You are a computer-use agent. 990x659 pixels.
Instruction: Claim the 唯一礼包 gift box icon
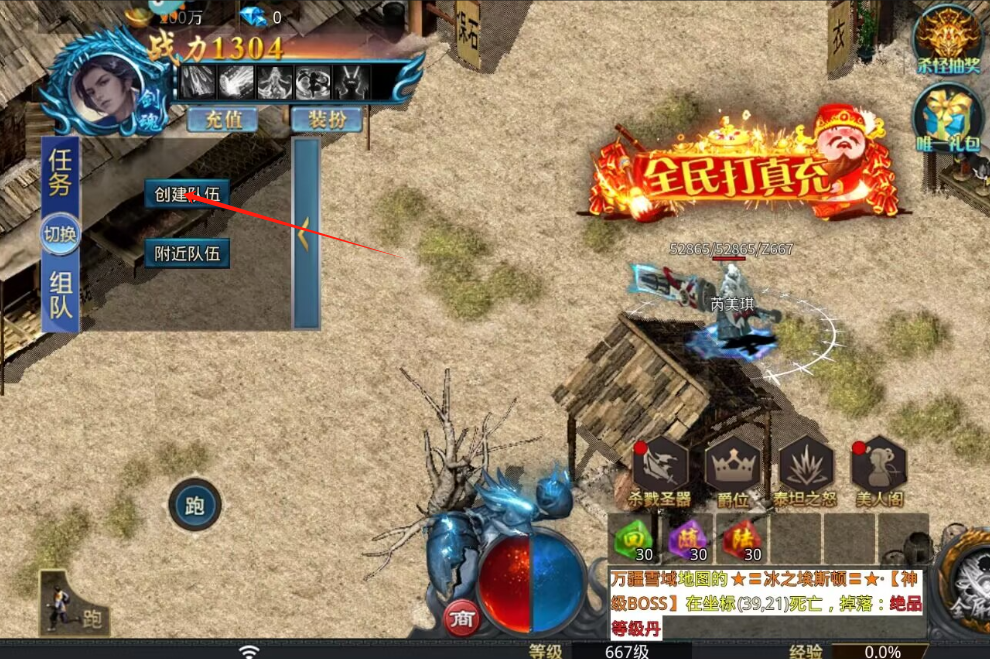click(946, 117)
